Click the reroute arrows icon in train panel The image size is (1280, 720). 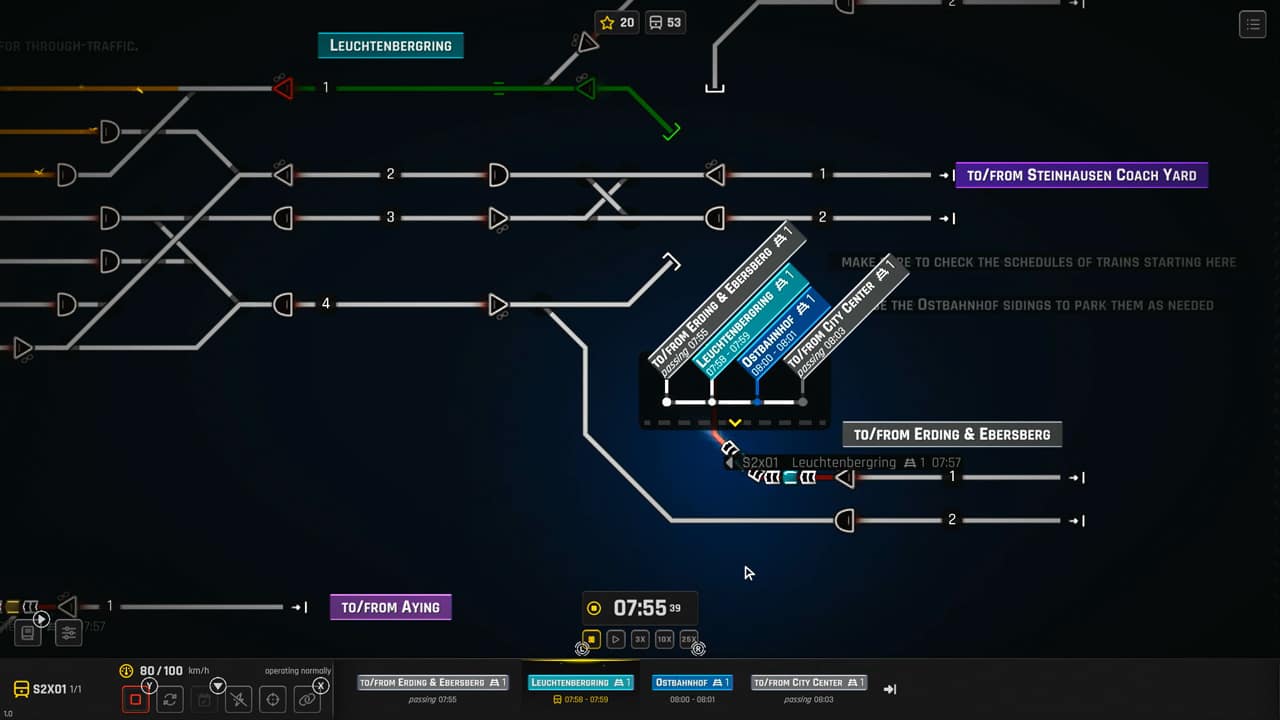pos(170,698)
